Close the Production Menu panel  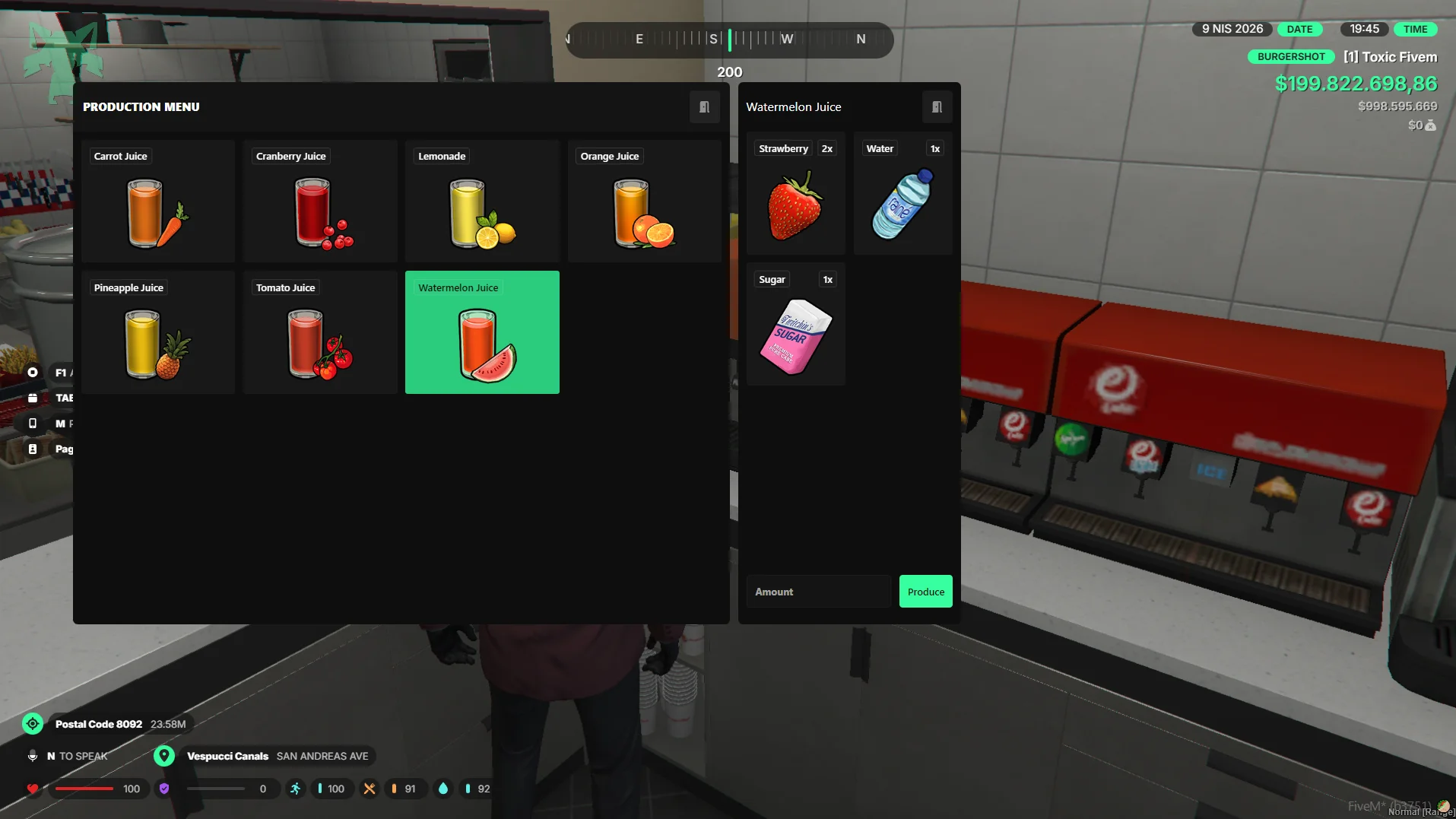[704, 107]
